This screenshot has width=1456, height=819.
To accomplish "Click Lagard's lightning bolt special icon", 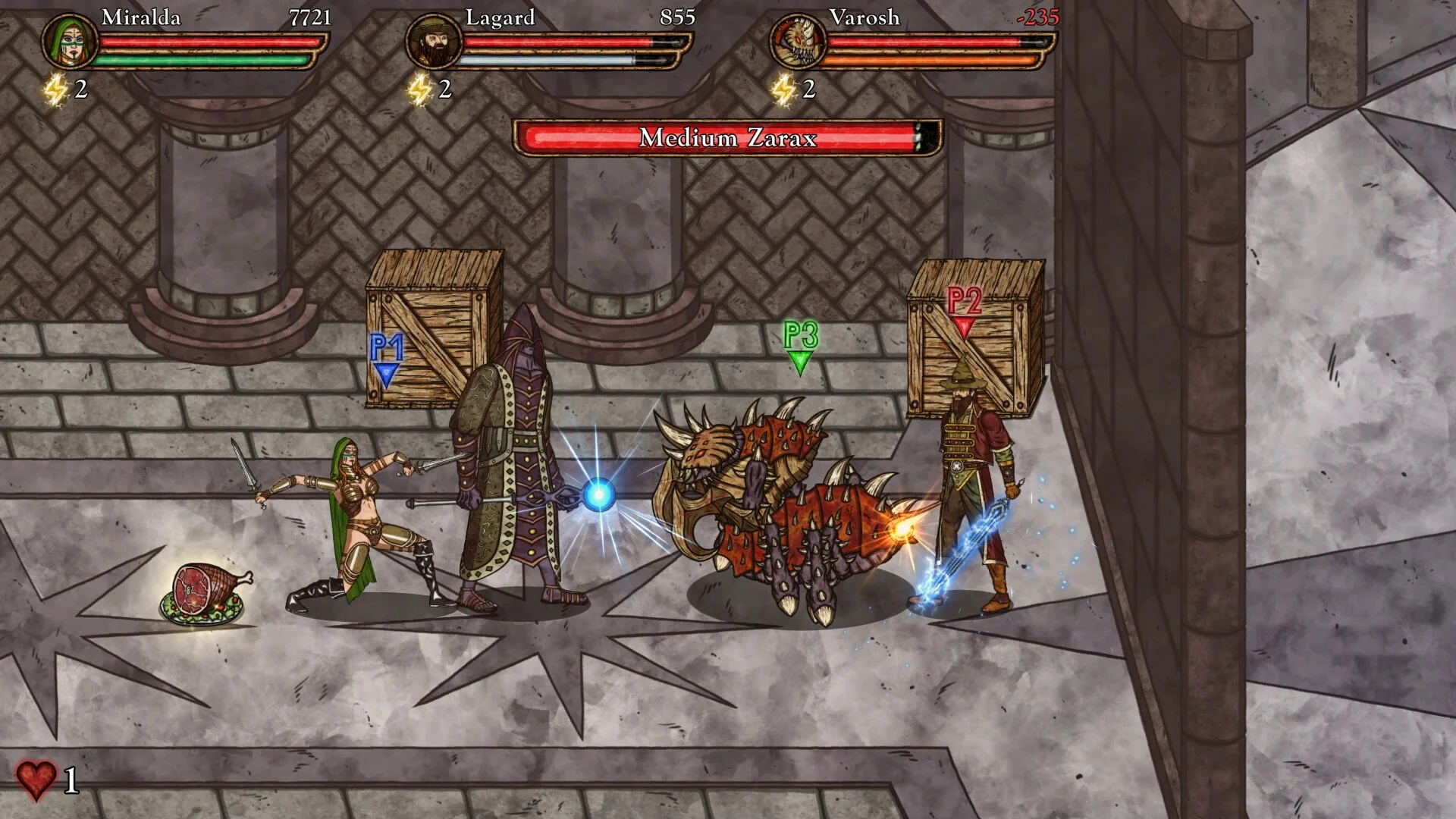I will coord(419,90).
